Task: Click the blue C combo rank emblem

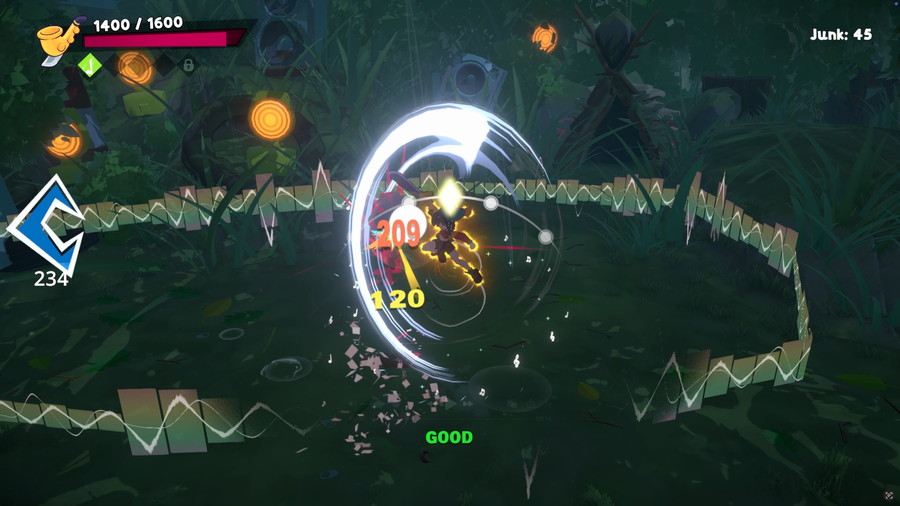Action: [x=44, y=225]
